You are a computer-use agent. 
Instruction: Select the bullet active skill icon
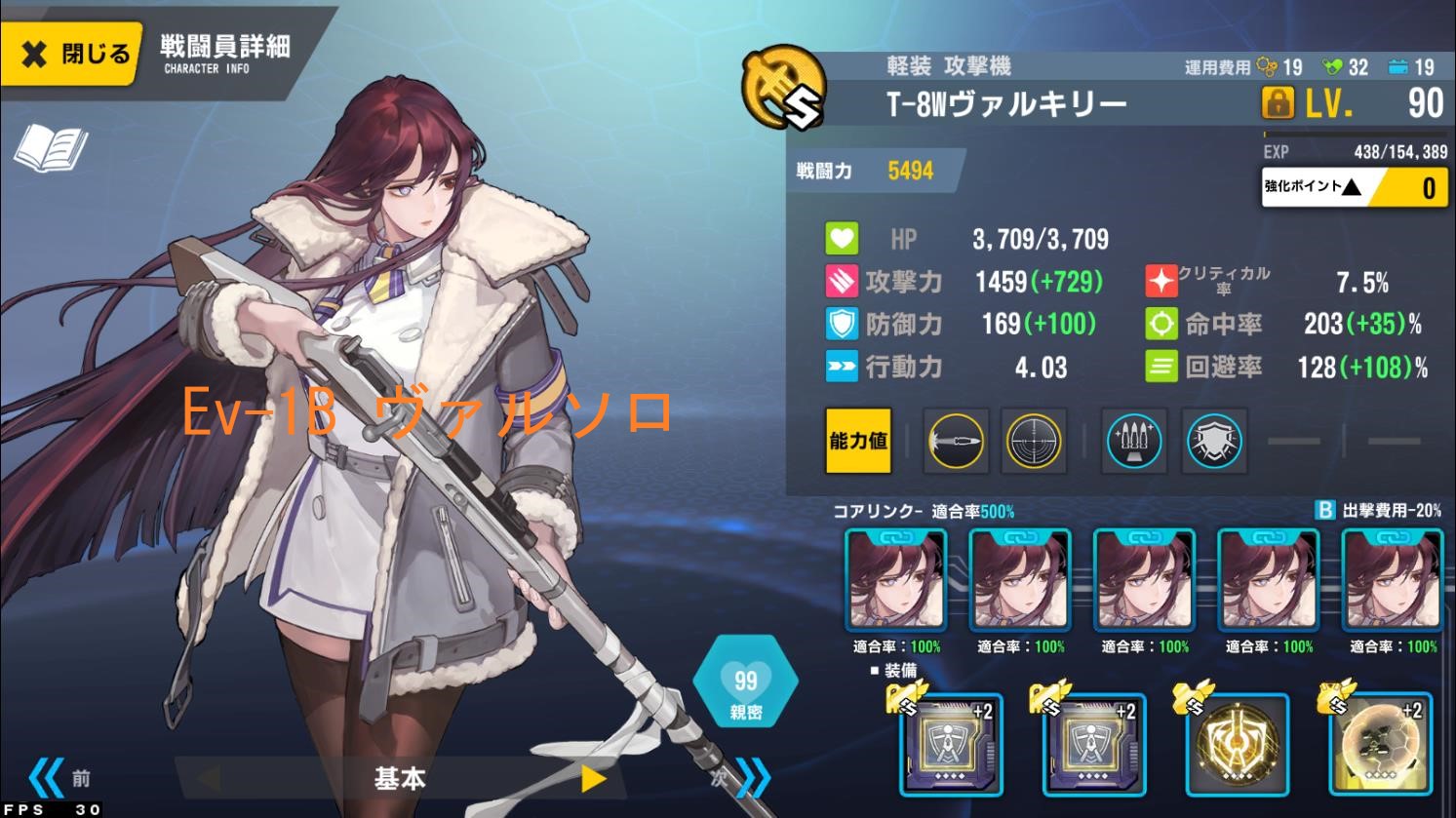tap(957, 442)
